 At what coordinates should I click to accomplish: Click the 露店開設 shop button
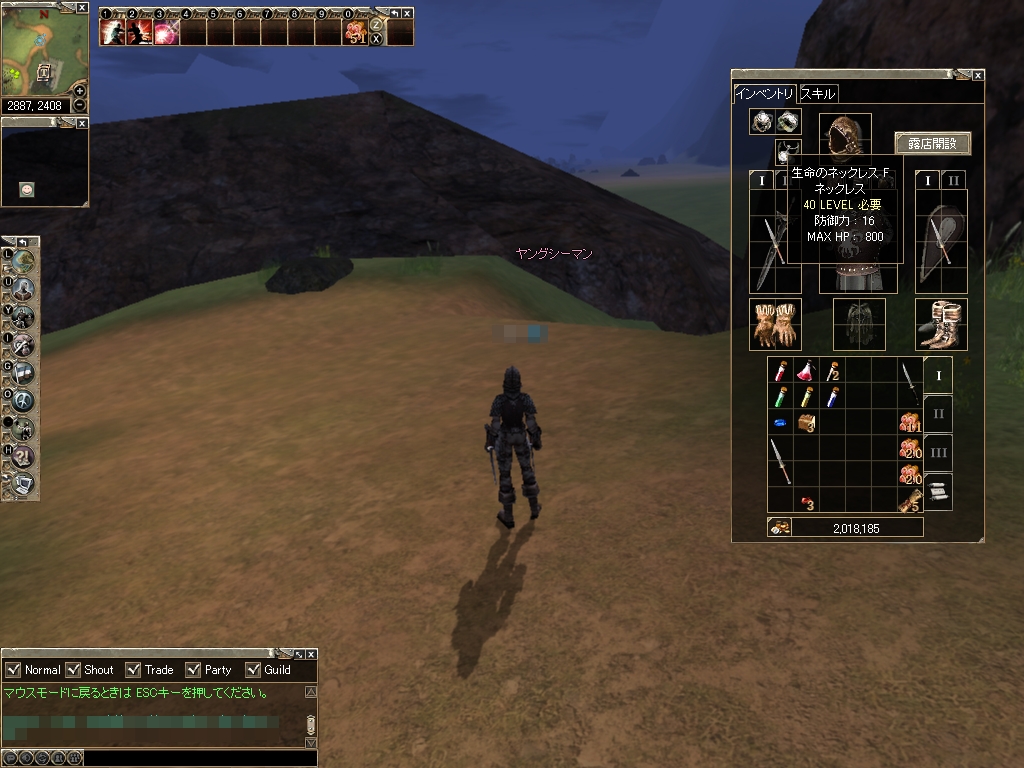pos(932,143)
